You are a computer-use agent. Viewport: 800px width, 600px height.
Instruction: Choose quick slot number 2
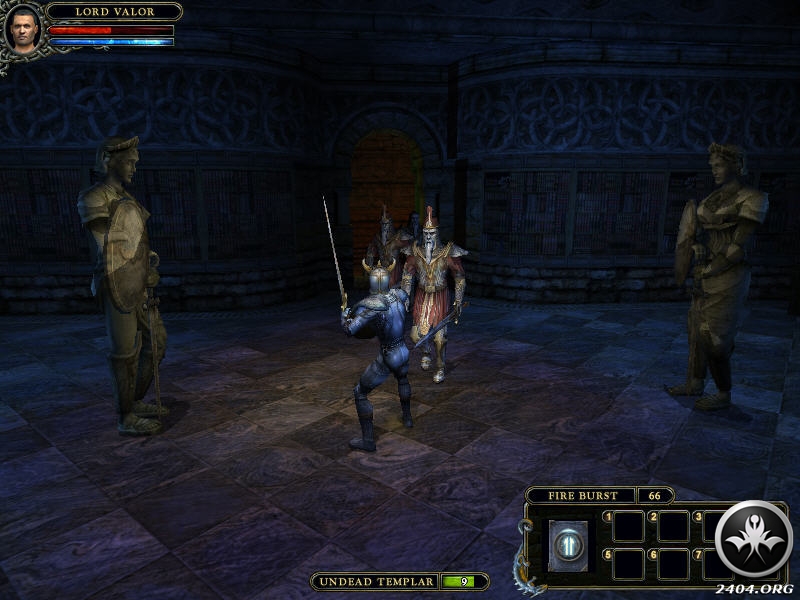(x=673, y=526)
